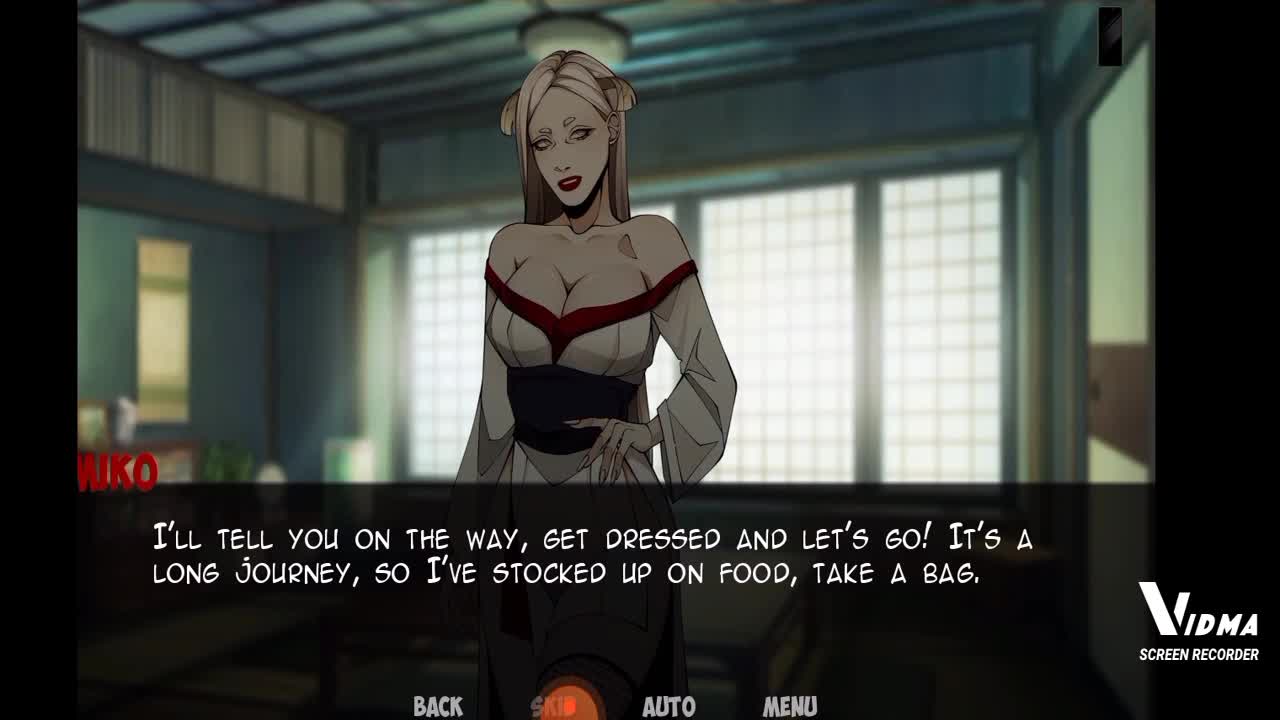The height and width of the screenshot is (720, 1280).
Task: Go back to previous dialogue line
Action: (438, 706)
